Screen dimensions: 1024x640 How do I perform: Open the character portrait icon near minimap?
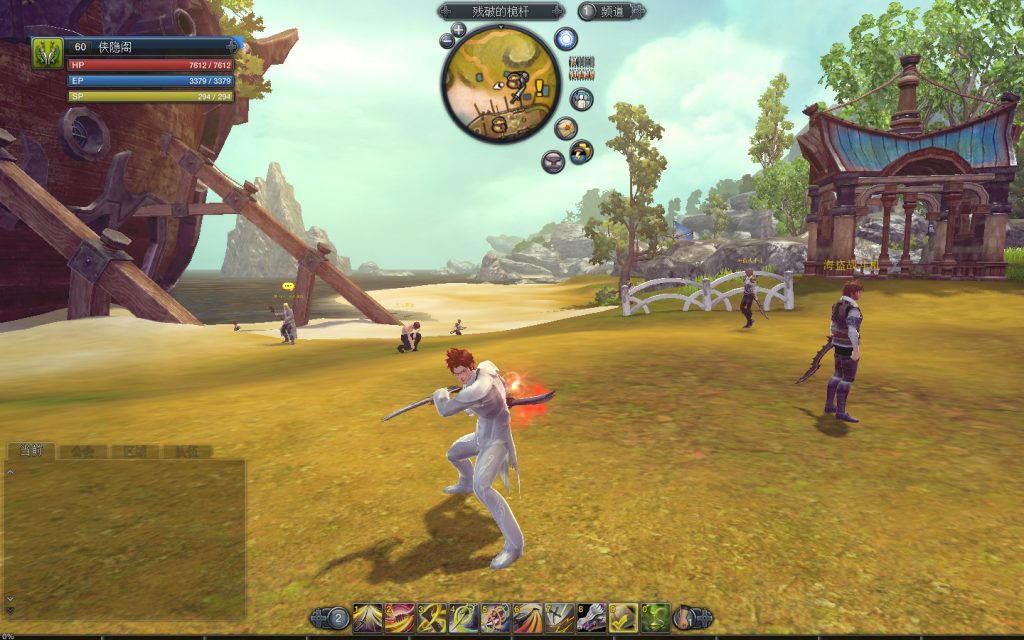point(581,99)
